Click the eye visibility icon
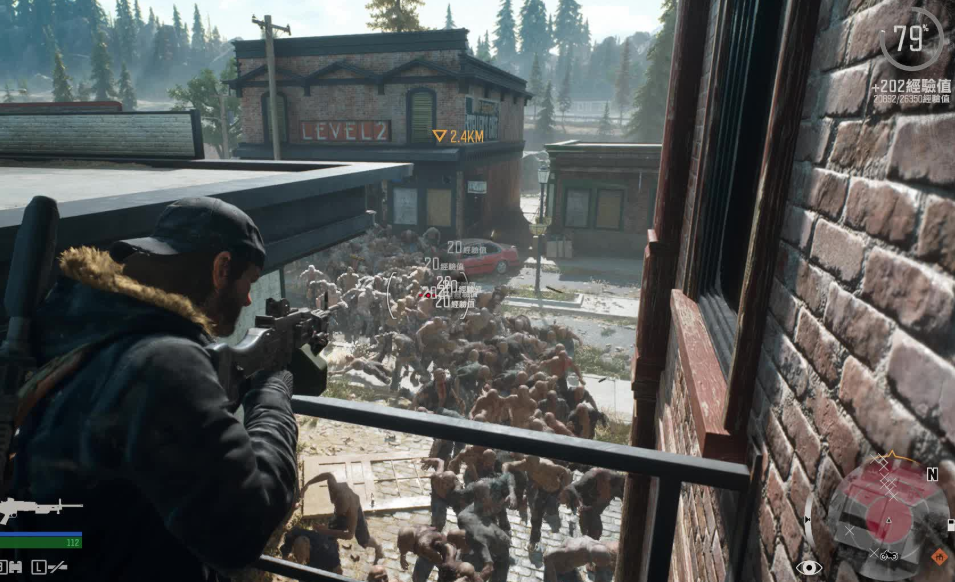The width and height of the screenshot is (955, 582). [x=808, y=567]
